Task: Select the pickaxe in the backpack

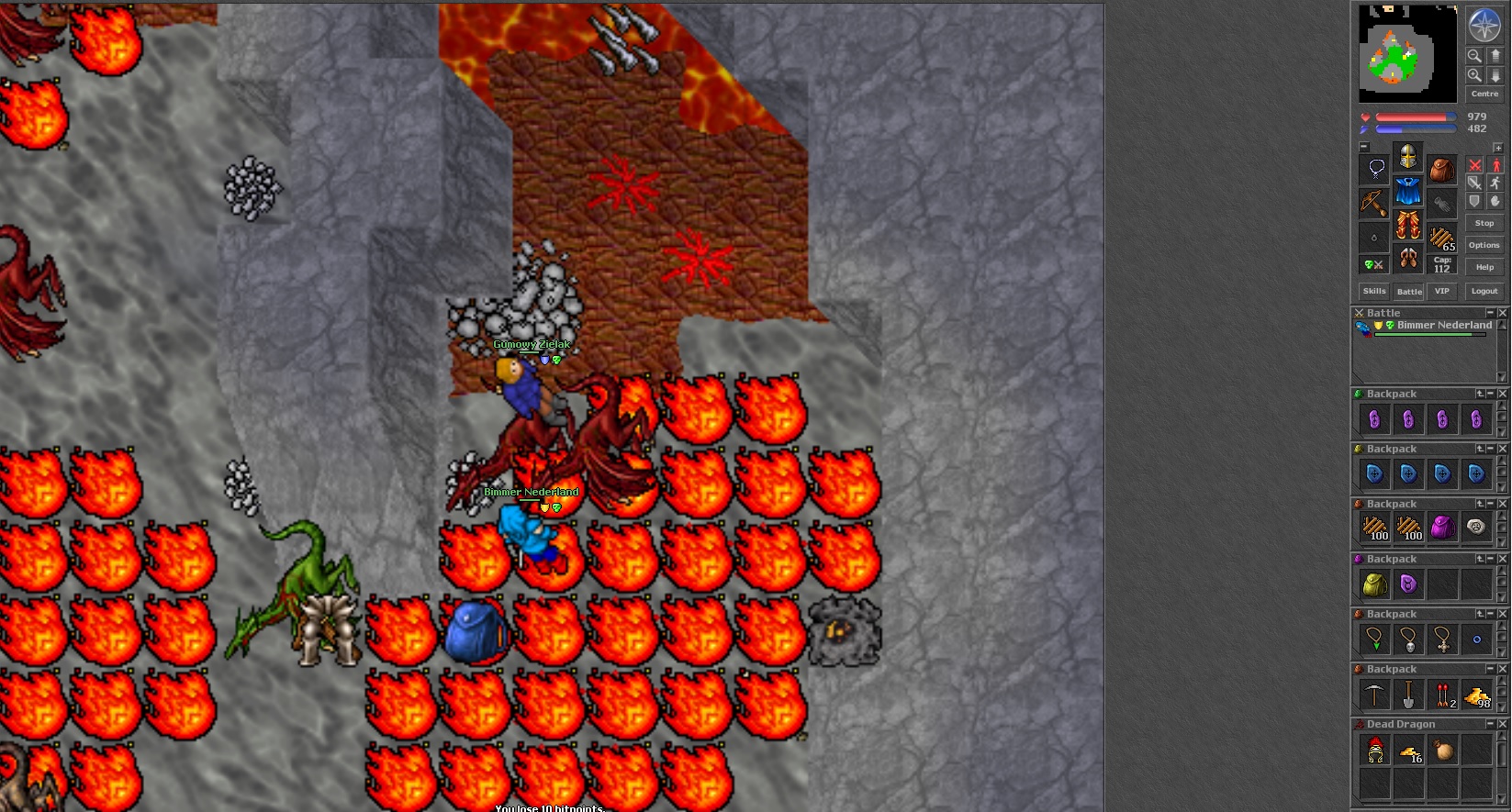Action: (1374, 695)
